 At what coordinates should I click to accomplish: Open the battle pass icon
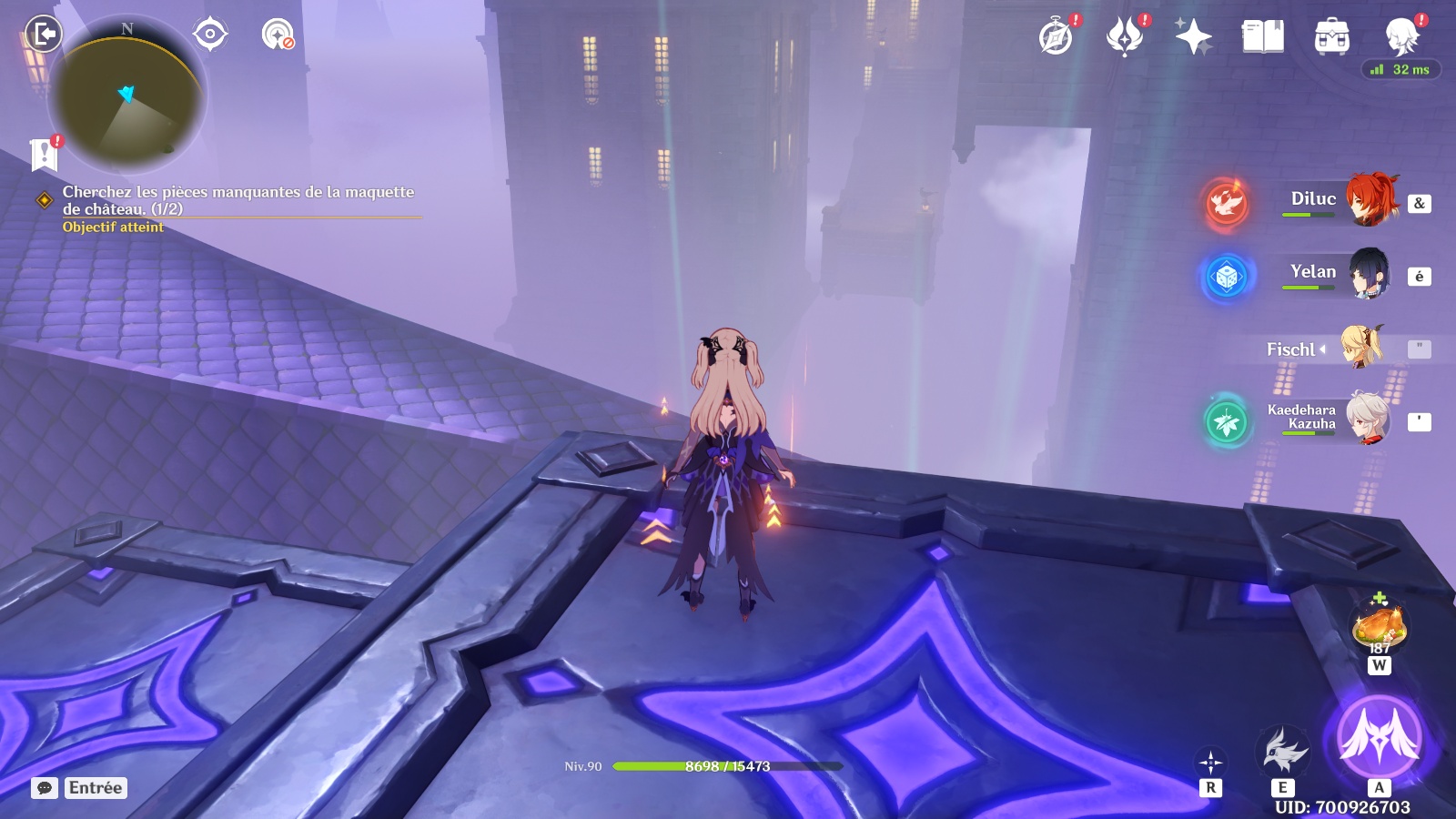(1125, 37)
